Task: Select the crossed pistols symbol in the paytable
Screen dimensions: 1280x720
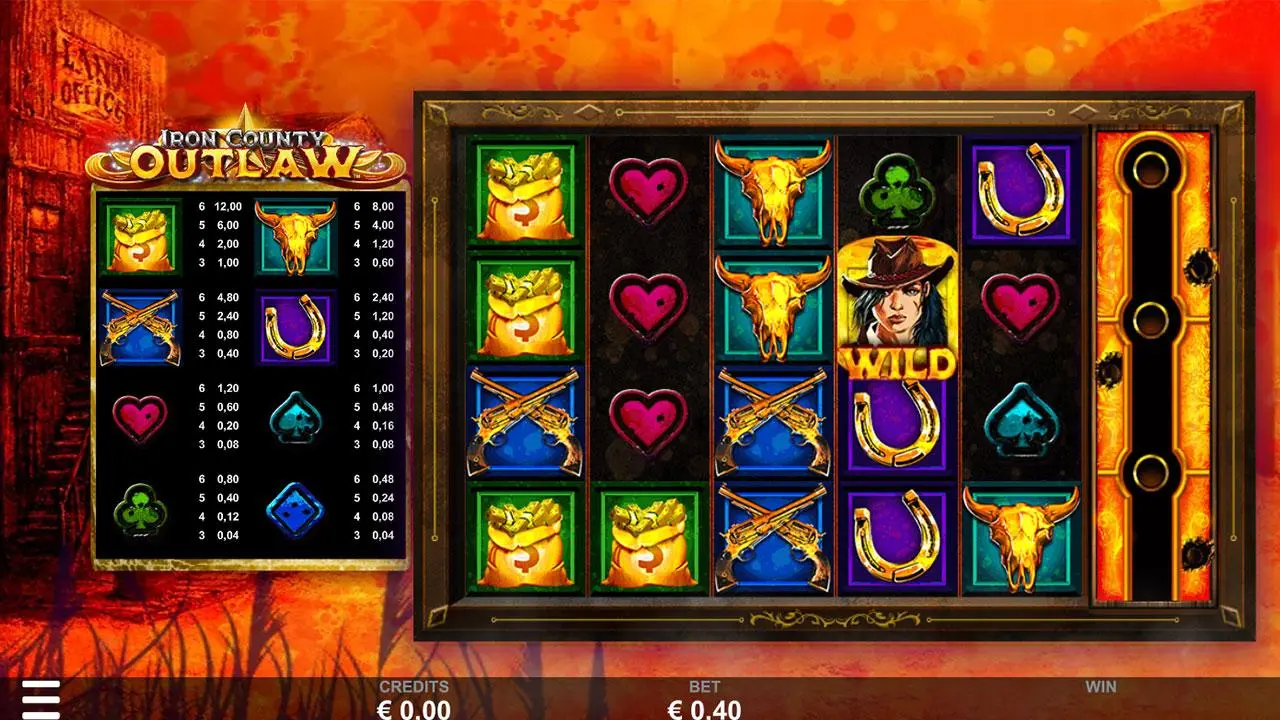Action: click(x=138, y=327)
